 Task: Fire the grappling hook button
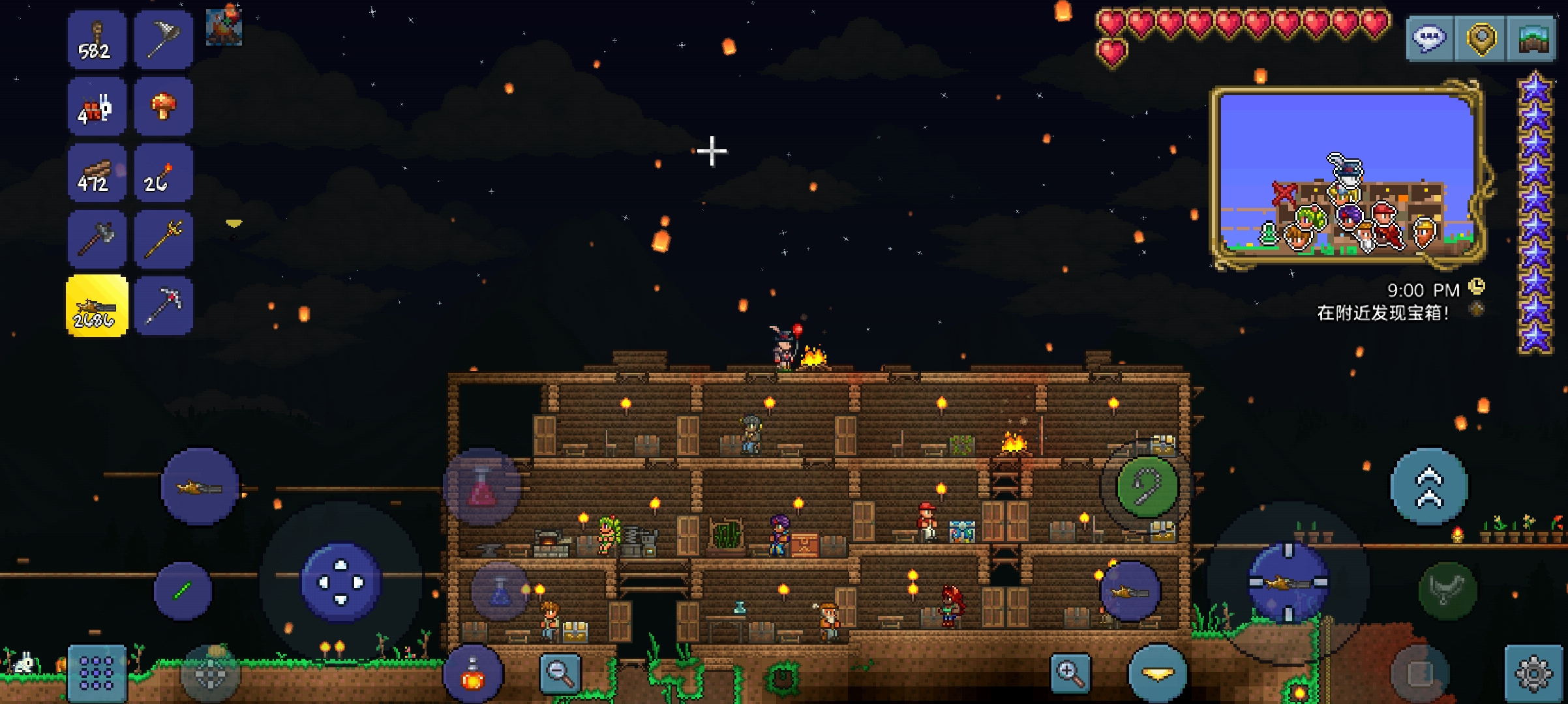point(1147,487)
